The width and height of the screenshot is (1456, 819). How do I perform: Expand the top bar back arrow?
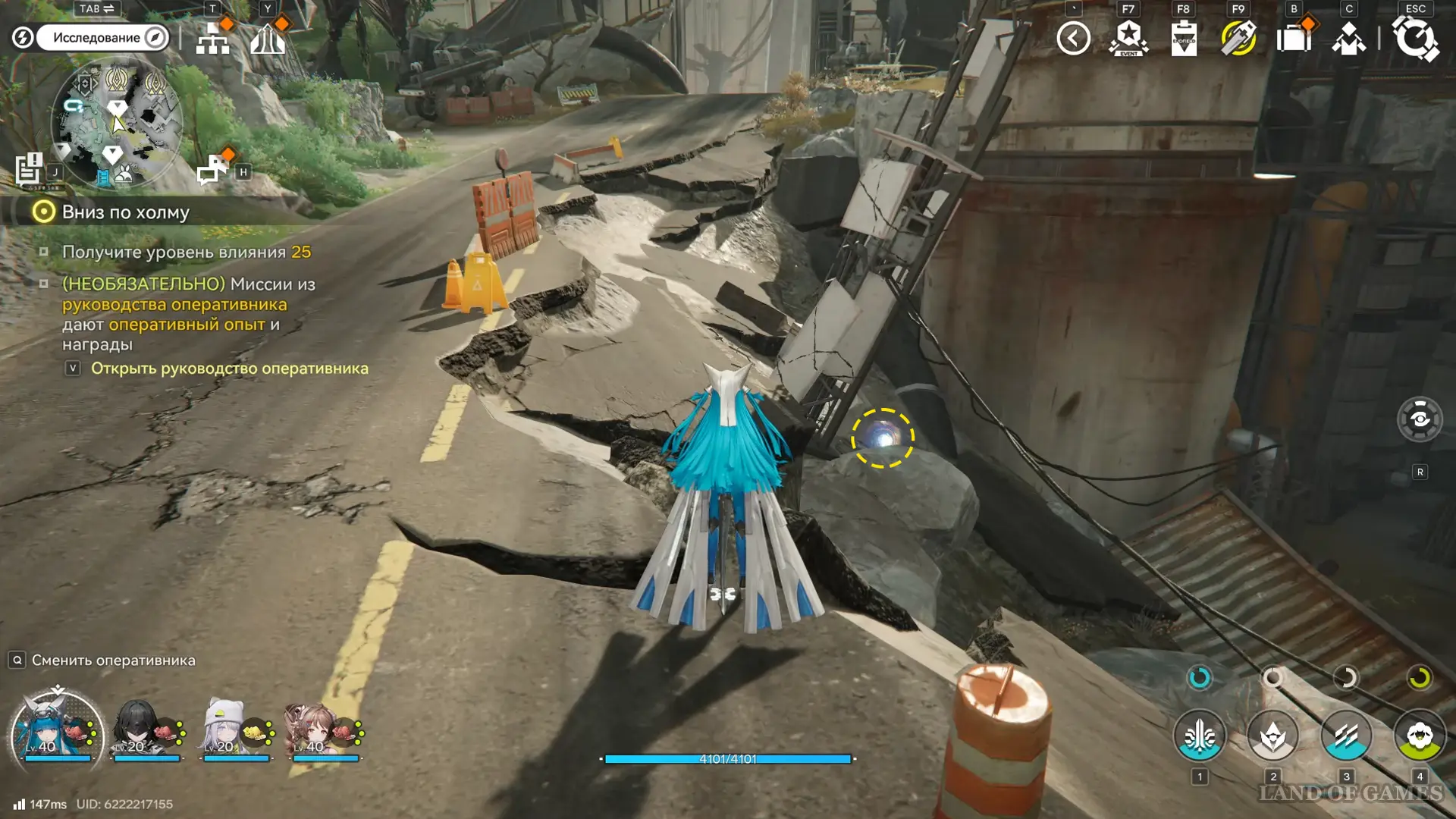1073,38
